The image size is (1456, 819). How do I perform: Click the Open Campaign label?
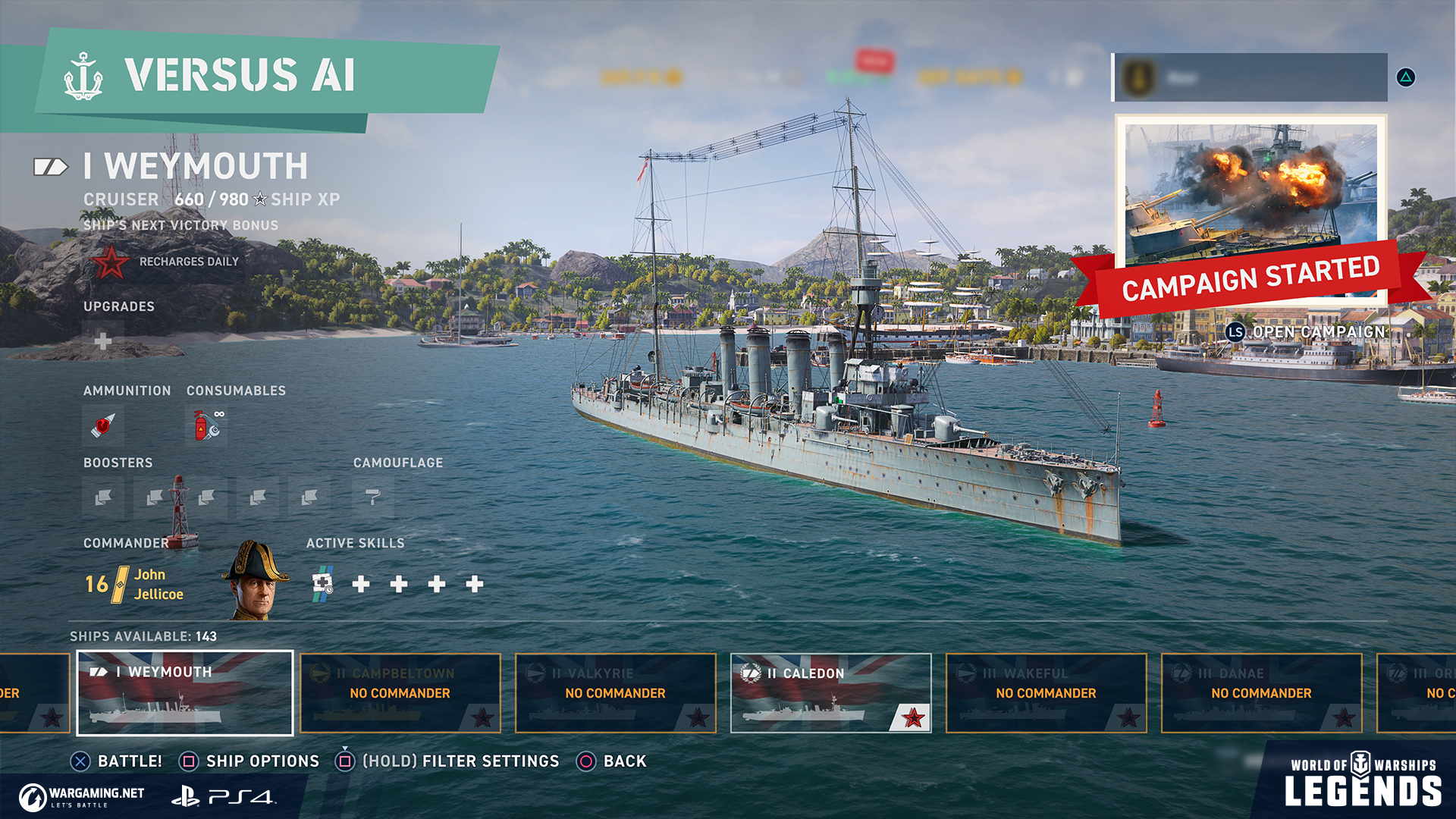(x=1318, y=332)
